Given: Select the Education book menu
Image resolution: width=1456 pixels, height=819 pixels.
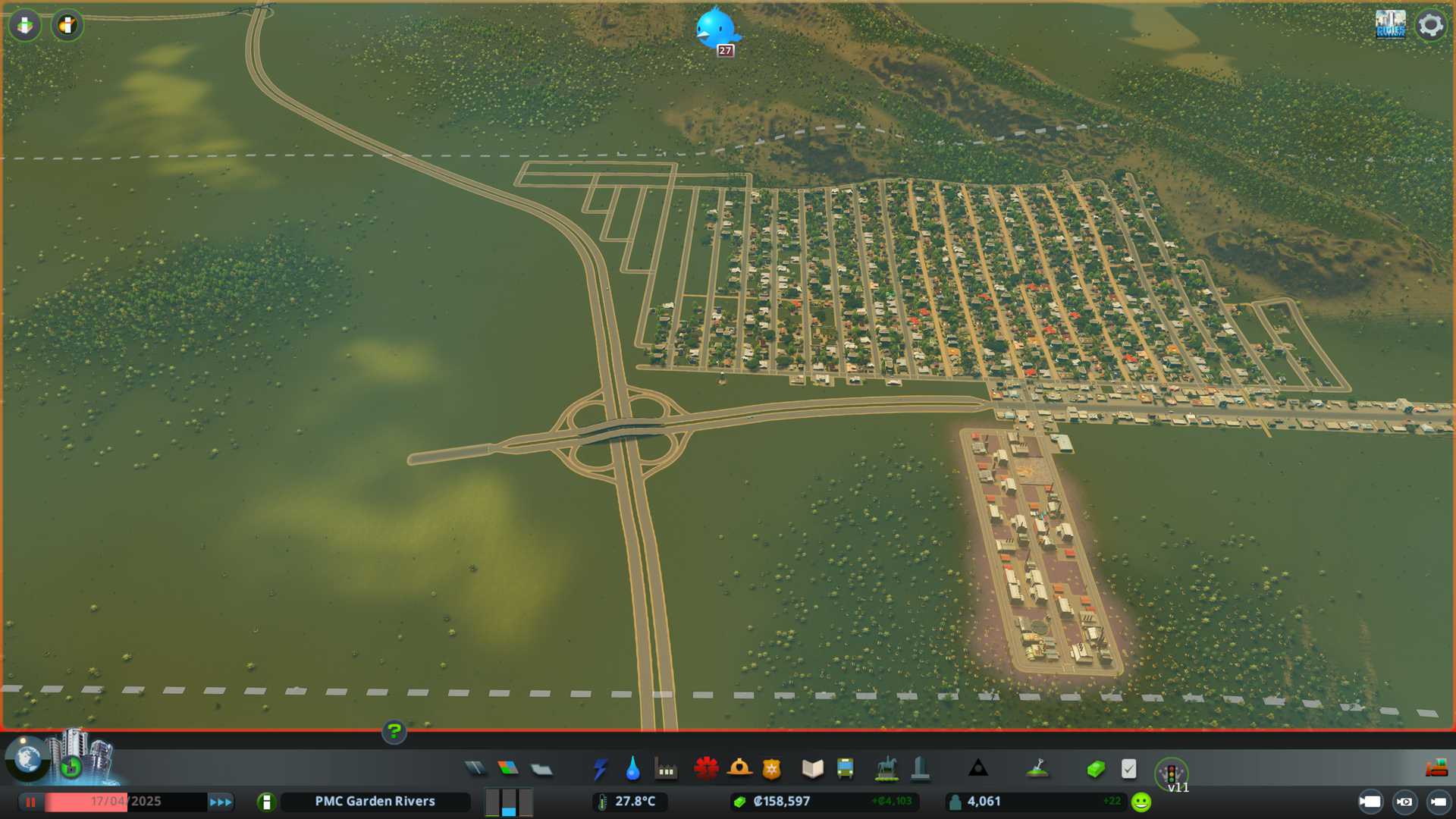Looking at the screenshot, I should [812, 769].
